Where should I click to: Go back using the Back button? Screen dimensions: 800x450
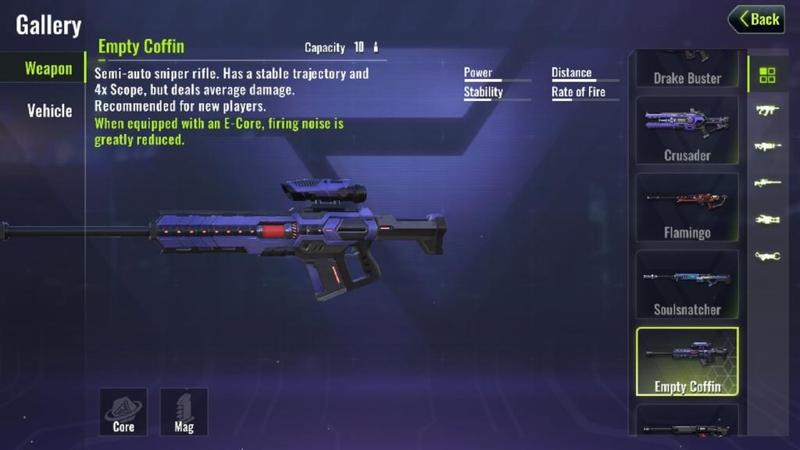click(756, 19)
